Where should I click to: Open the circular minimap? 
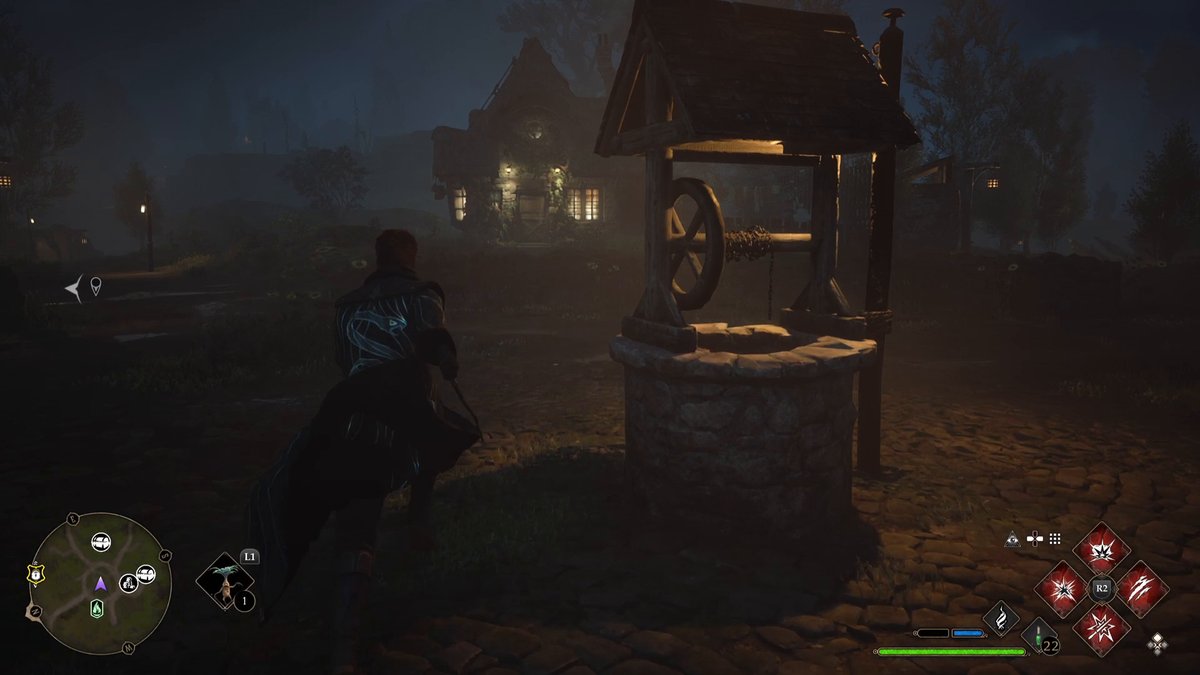100,583
